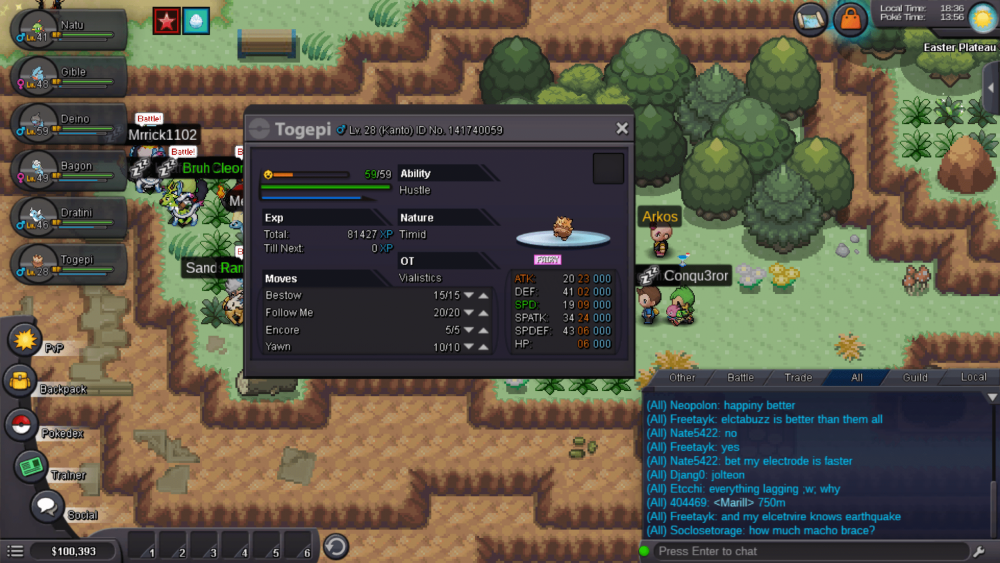The width and height of the screenshot is (1000, 563).
Task: Open the orange shop bag icon
Action: [850, 18]
